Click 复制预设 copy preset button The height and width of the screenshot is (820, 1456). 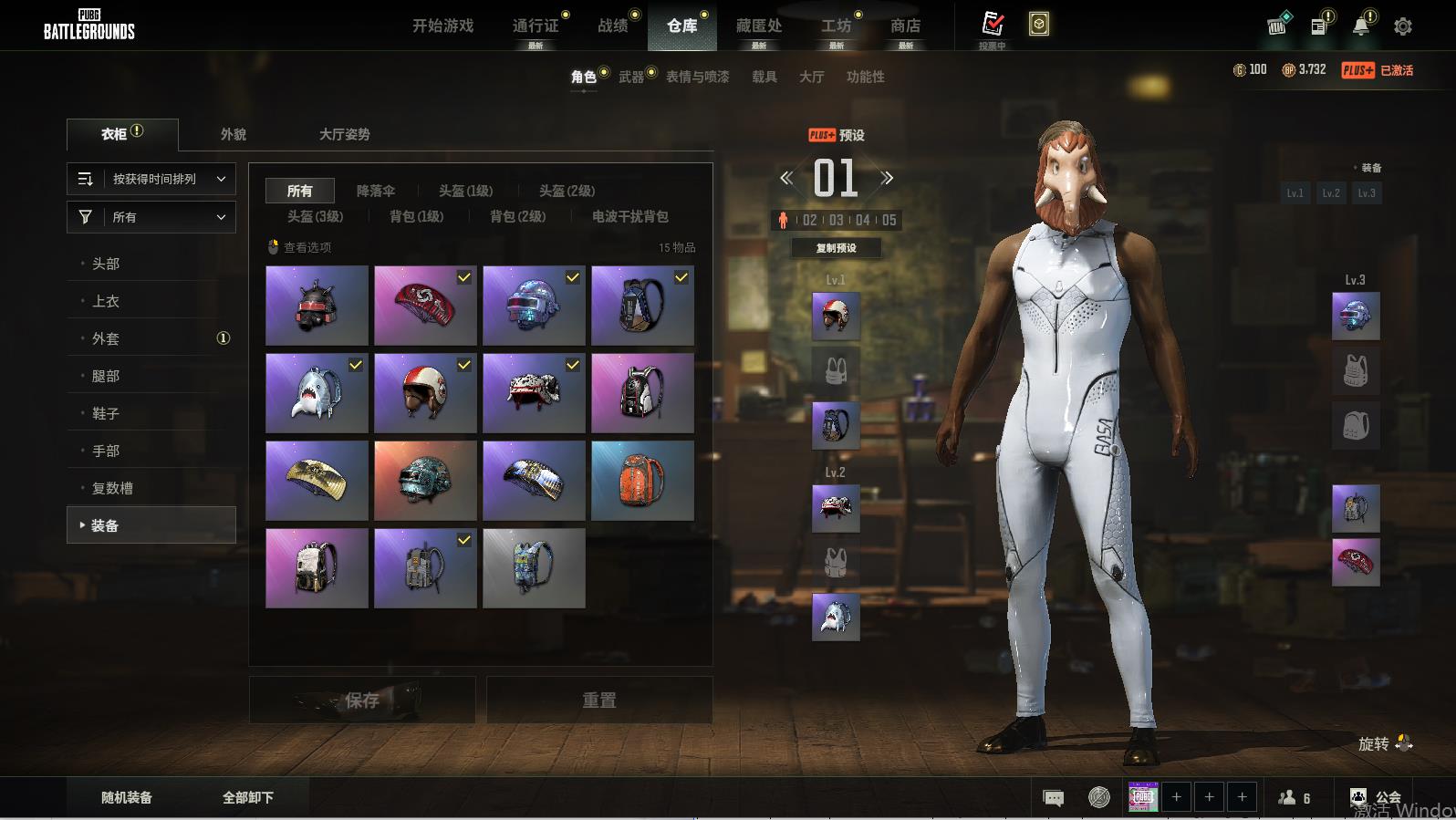pyautogui.click(x=836, y=248)
